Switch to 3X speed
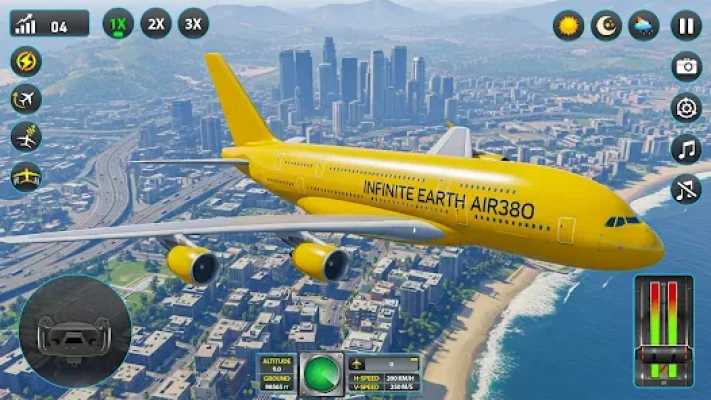 pos(193,23)
